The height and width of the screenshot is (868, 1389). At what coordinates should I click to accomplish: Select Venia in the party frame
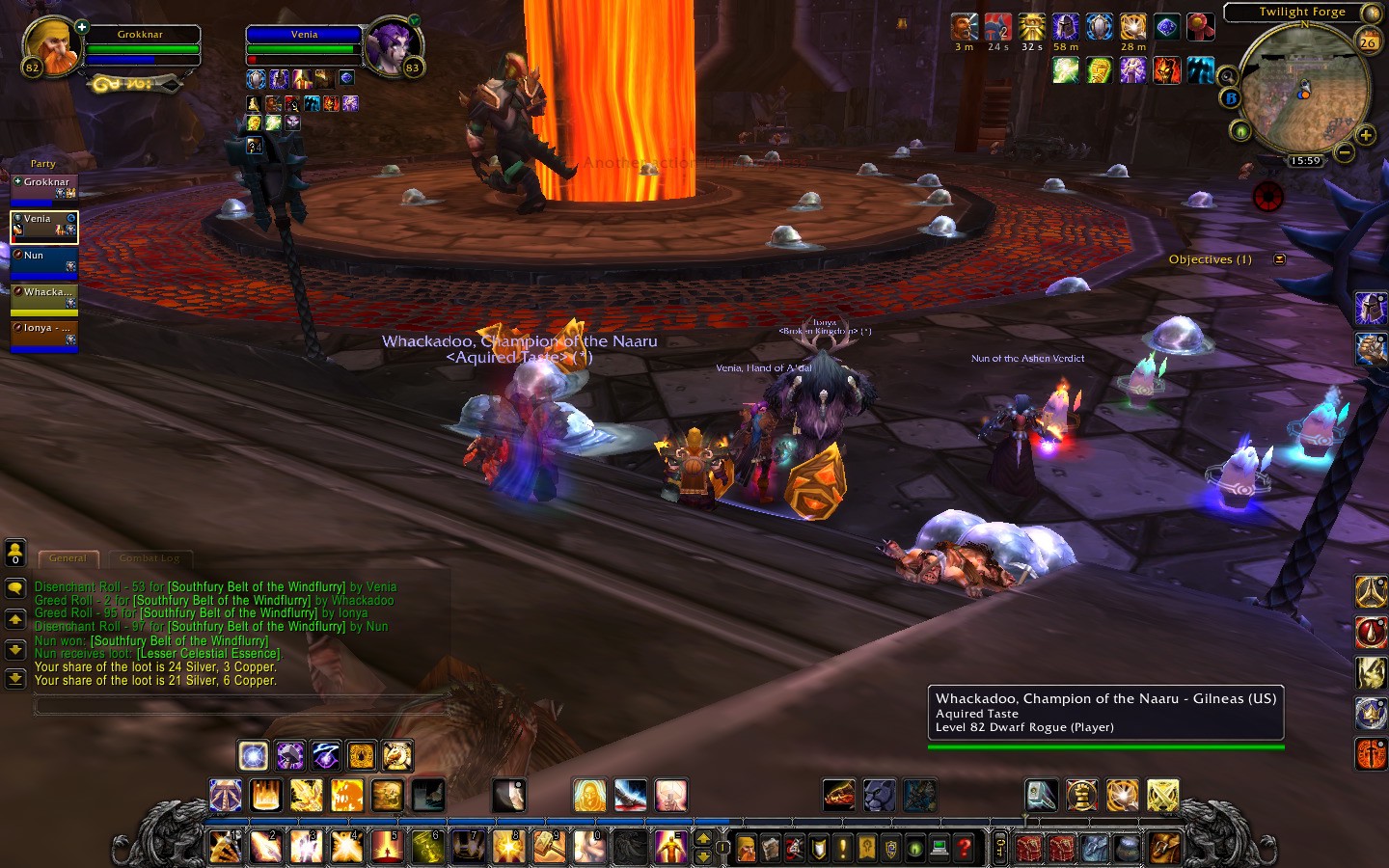point(43,227)
